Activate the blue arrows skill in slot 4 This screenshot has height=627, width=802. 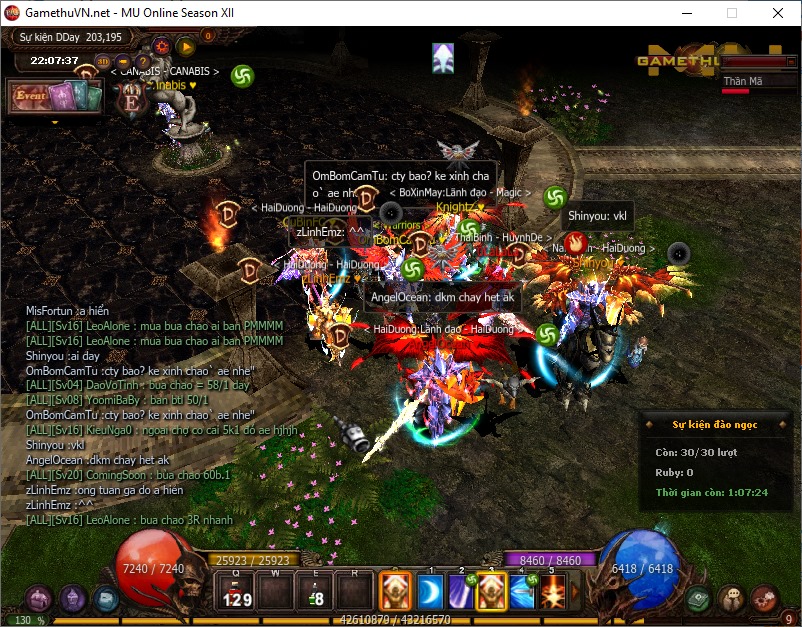click(522, 590)
